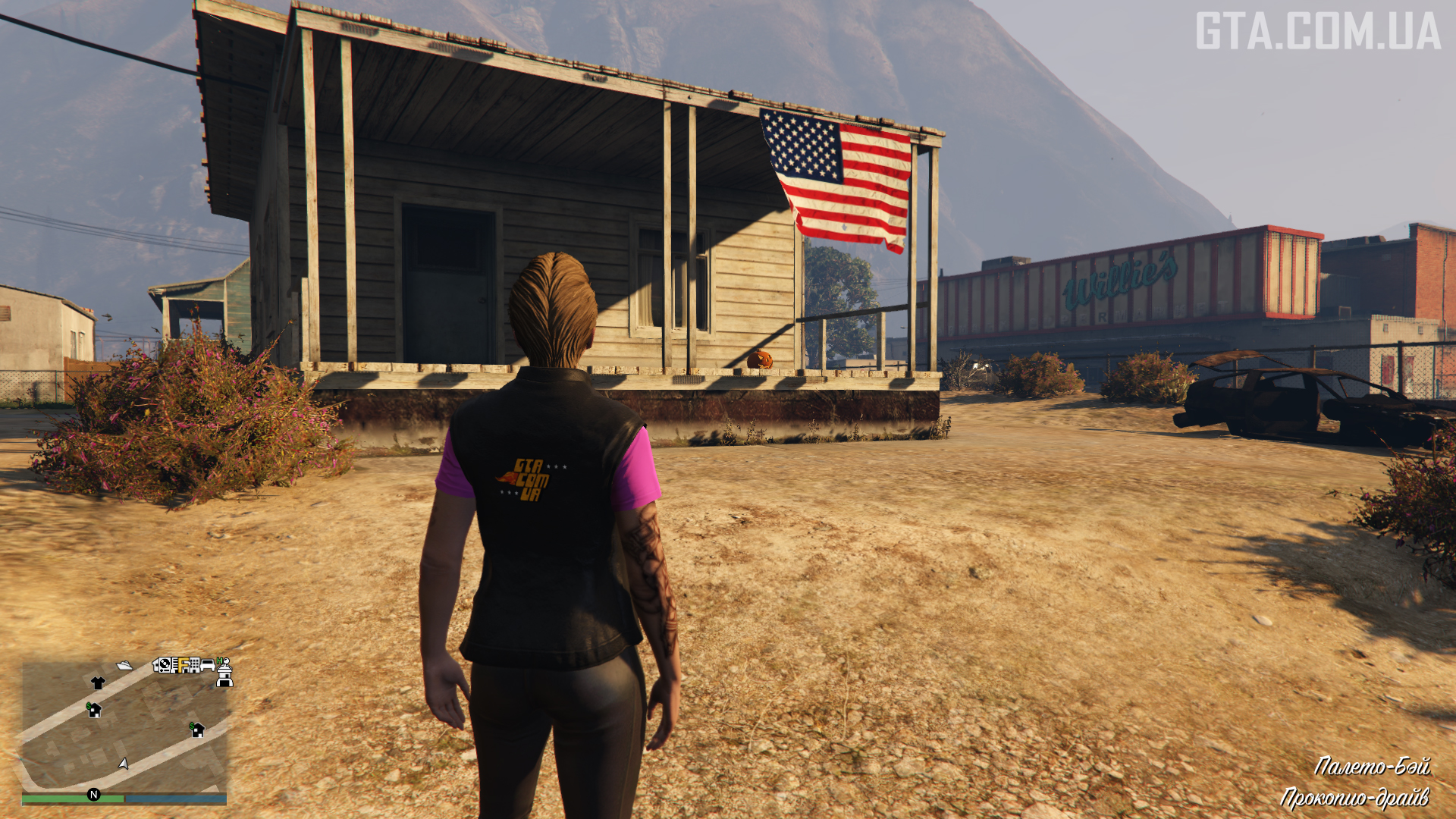
Task: Click the house-for-sale marker beside the t-shirt icon
Action: point(94,710)
